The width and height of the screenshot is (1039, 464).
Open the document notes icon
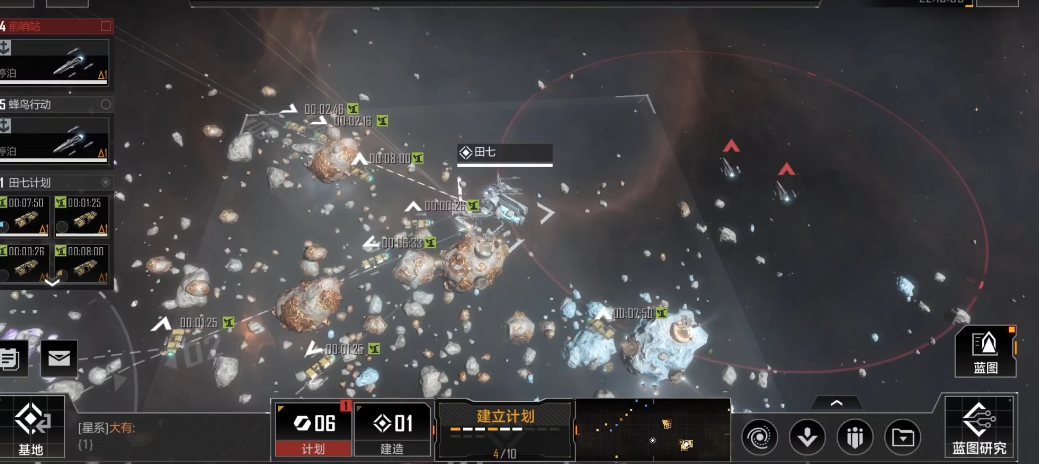[x=10, y=357]
